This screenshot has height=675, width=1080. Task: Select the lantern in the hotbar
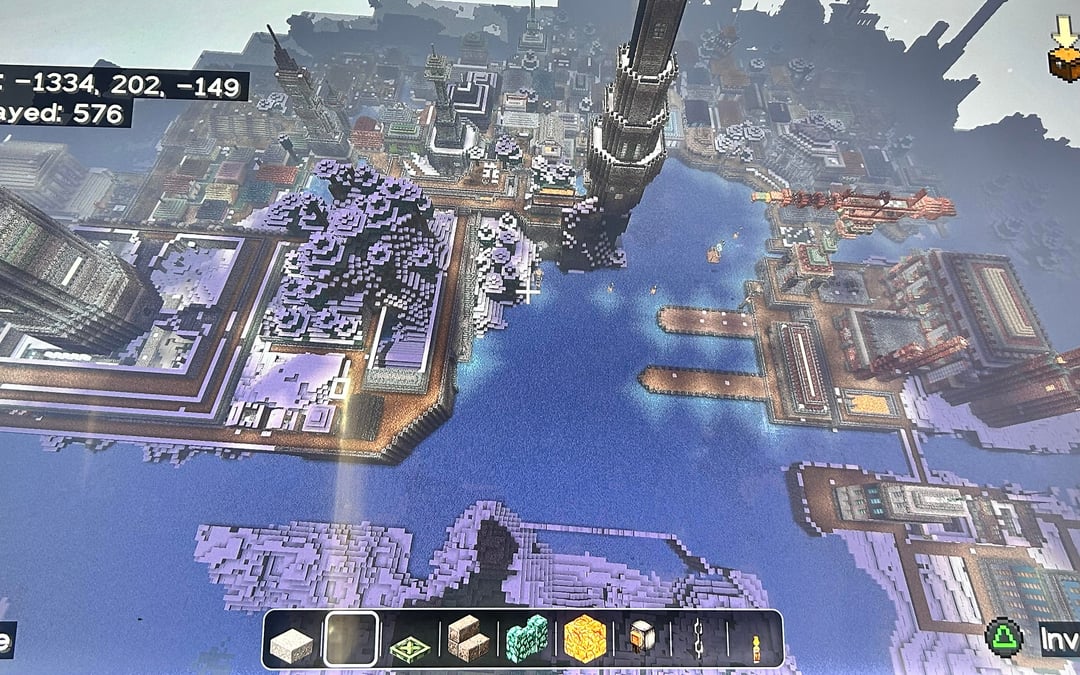(x=641, y=639)
